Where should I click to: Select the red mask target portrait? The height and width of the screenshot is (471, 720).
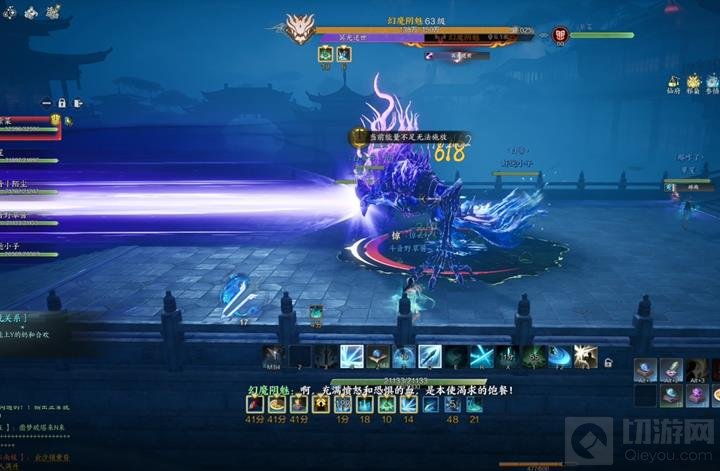pos(559,36)
